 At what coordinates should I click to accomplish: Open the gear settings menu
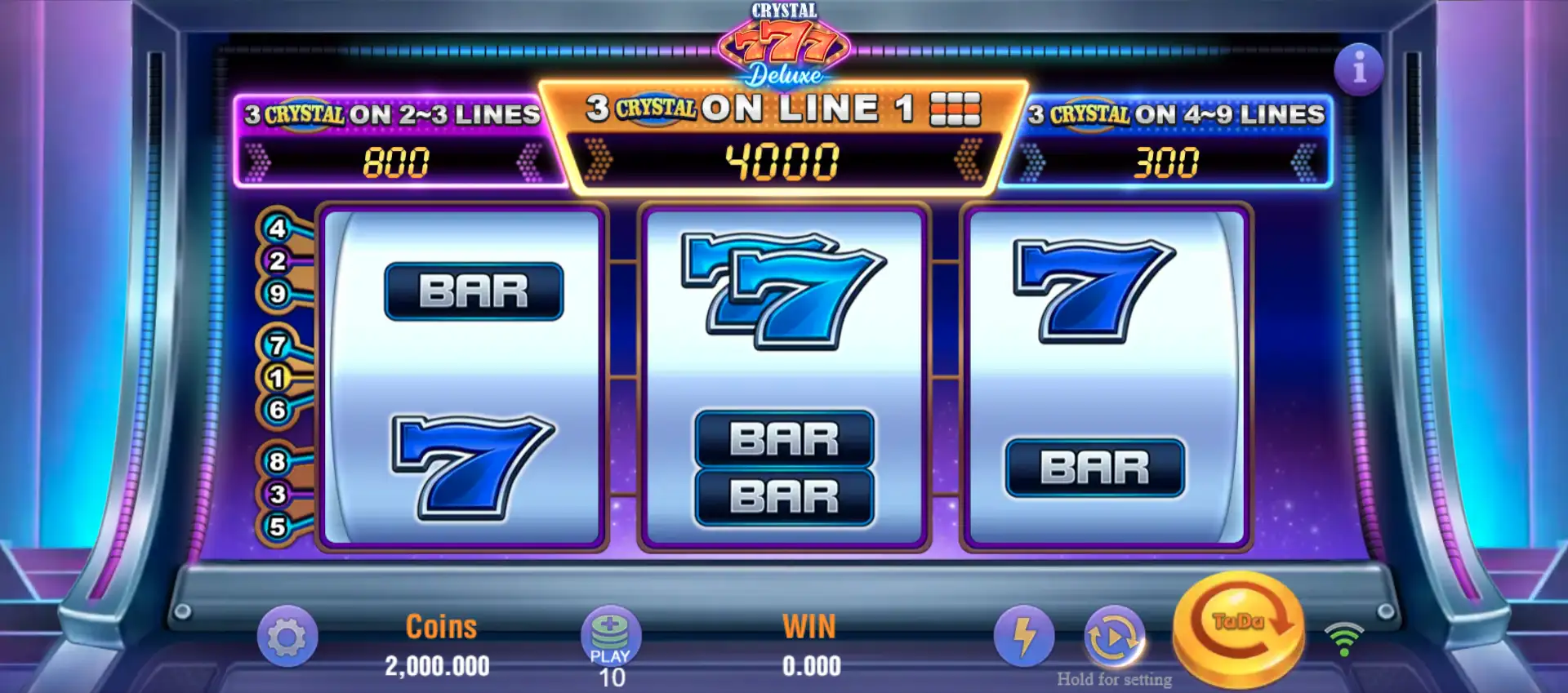click(x=287, y=636)
